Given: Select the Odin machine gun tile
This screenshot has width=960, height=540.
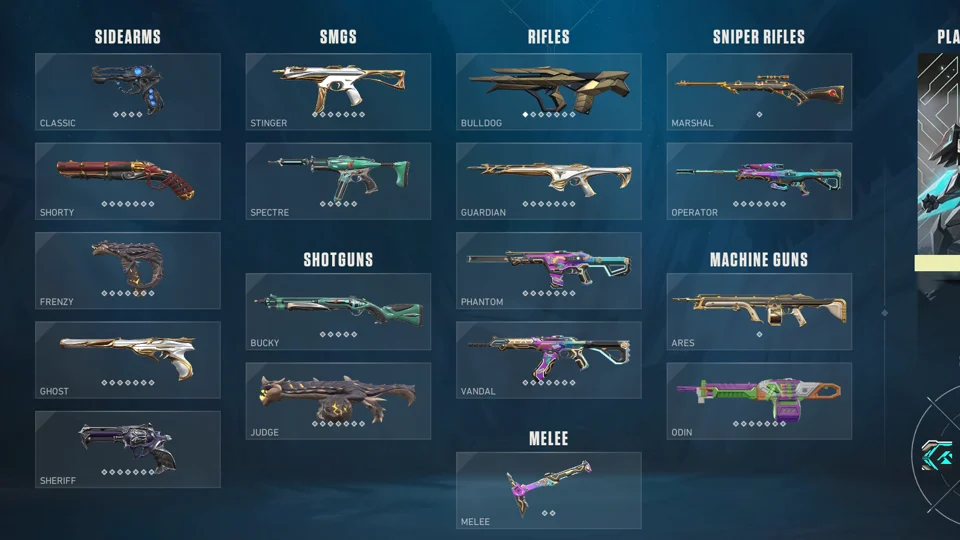Looking at the screenshot, I should 759,401.
